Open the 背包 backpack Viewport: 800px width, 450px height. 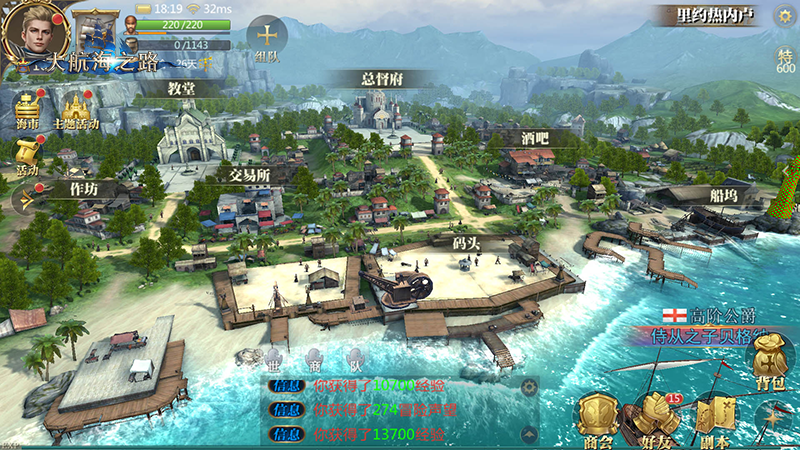point(769,363)
